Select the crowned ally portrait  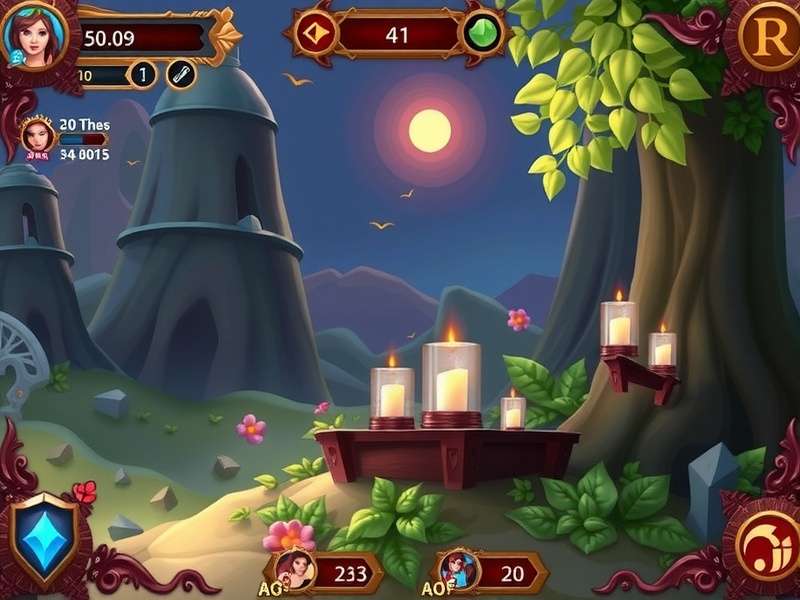tap(38, 137)
